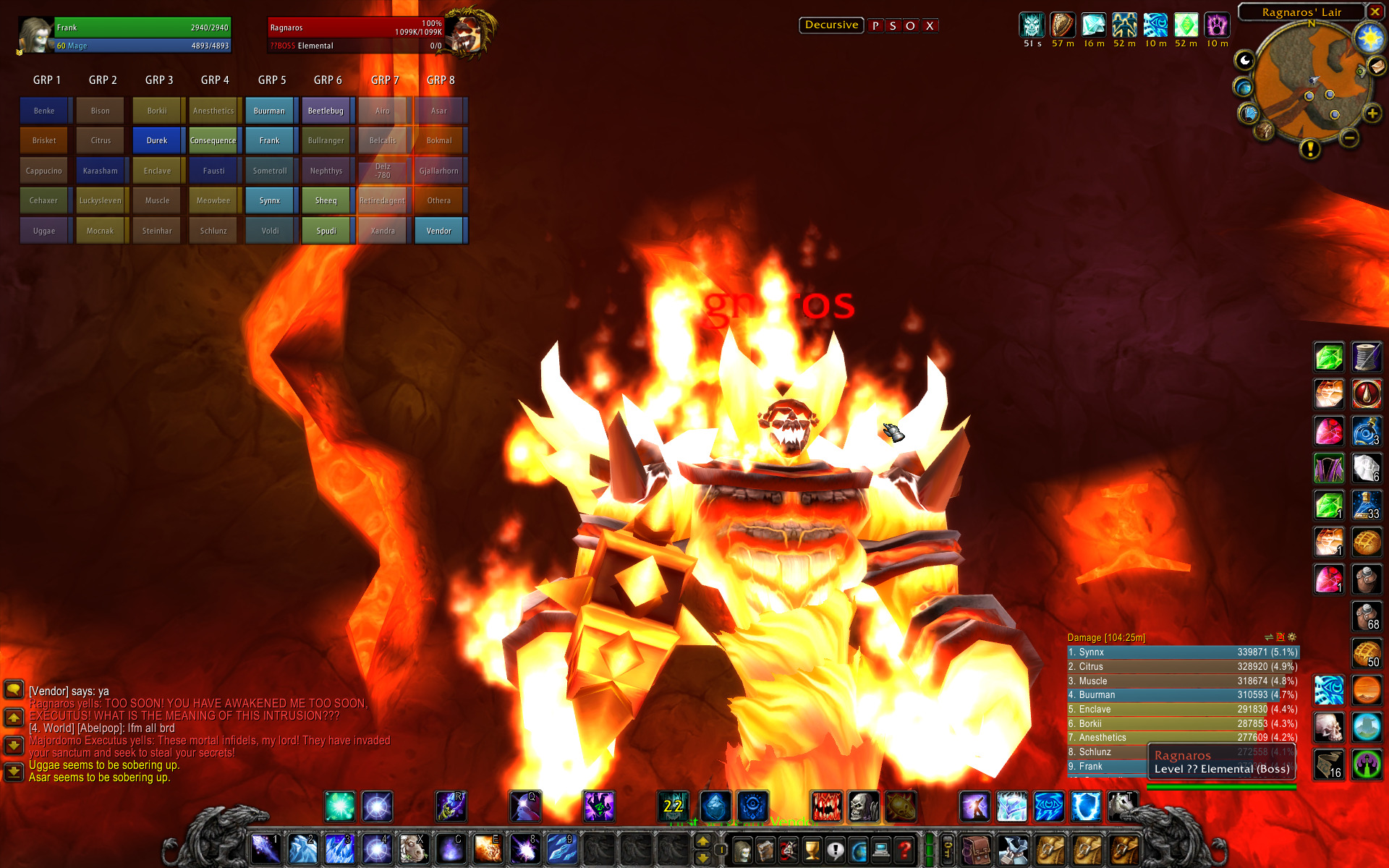1389x868 pixels.
Task: Target raid member Spudi
Action: [326, 231]
